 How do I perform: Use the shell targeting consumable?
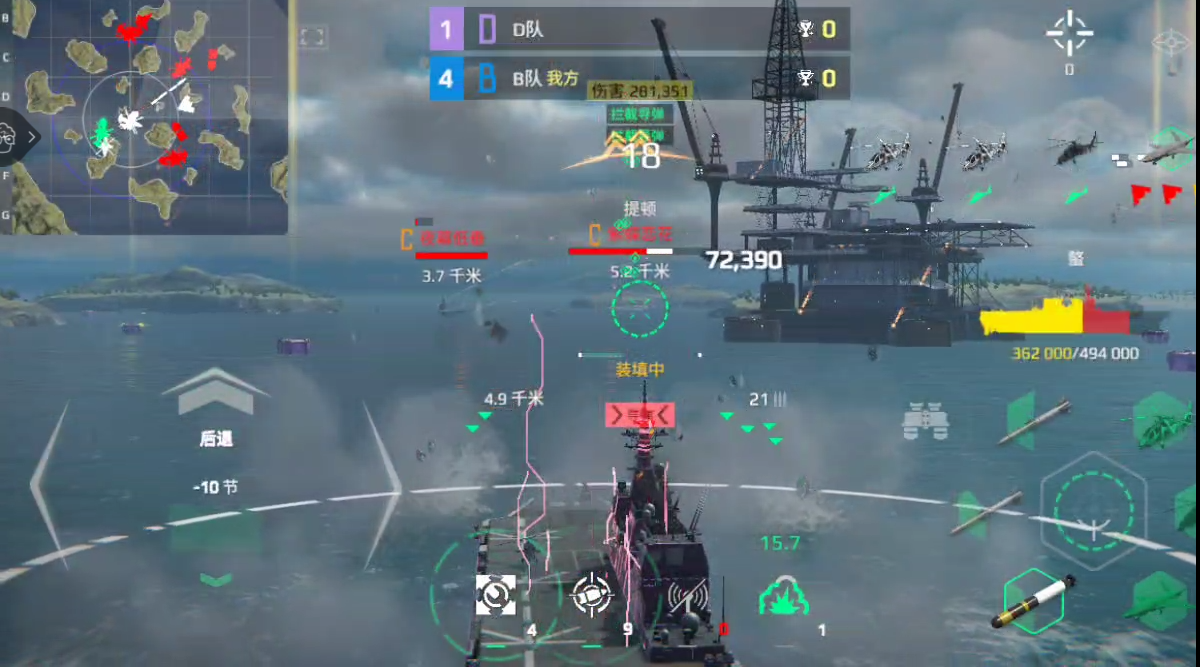[591, 596]
